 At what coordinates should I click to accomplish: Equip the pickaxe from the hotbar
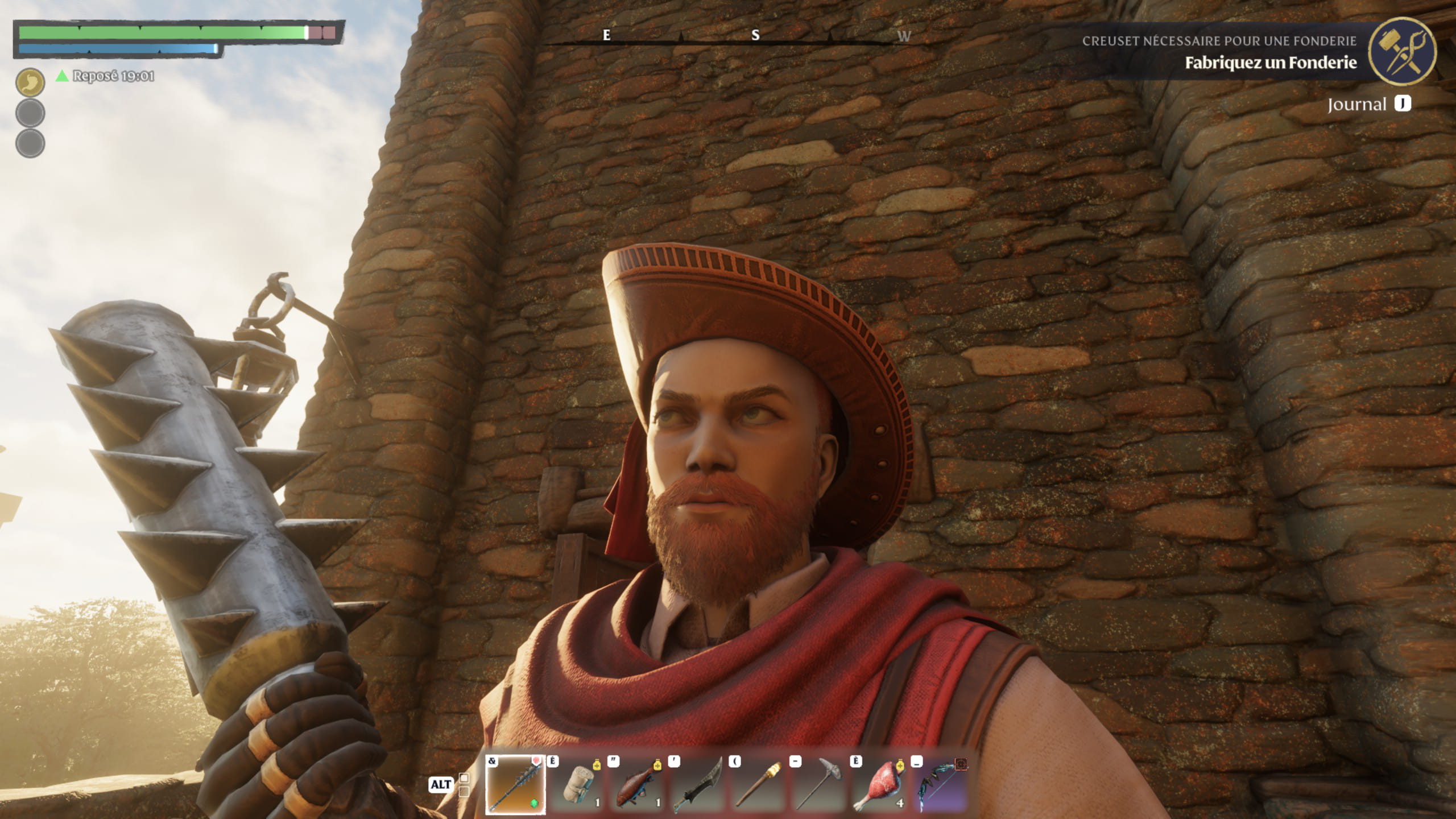coord(819,784)
